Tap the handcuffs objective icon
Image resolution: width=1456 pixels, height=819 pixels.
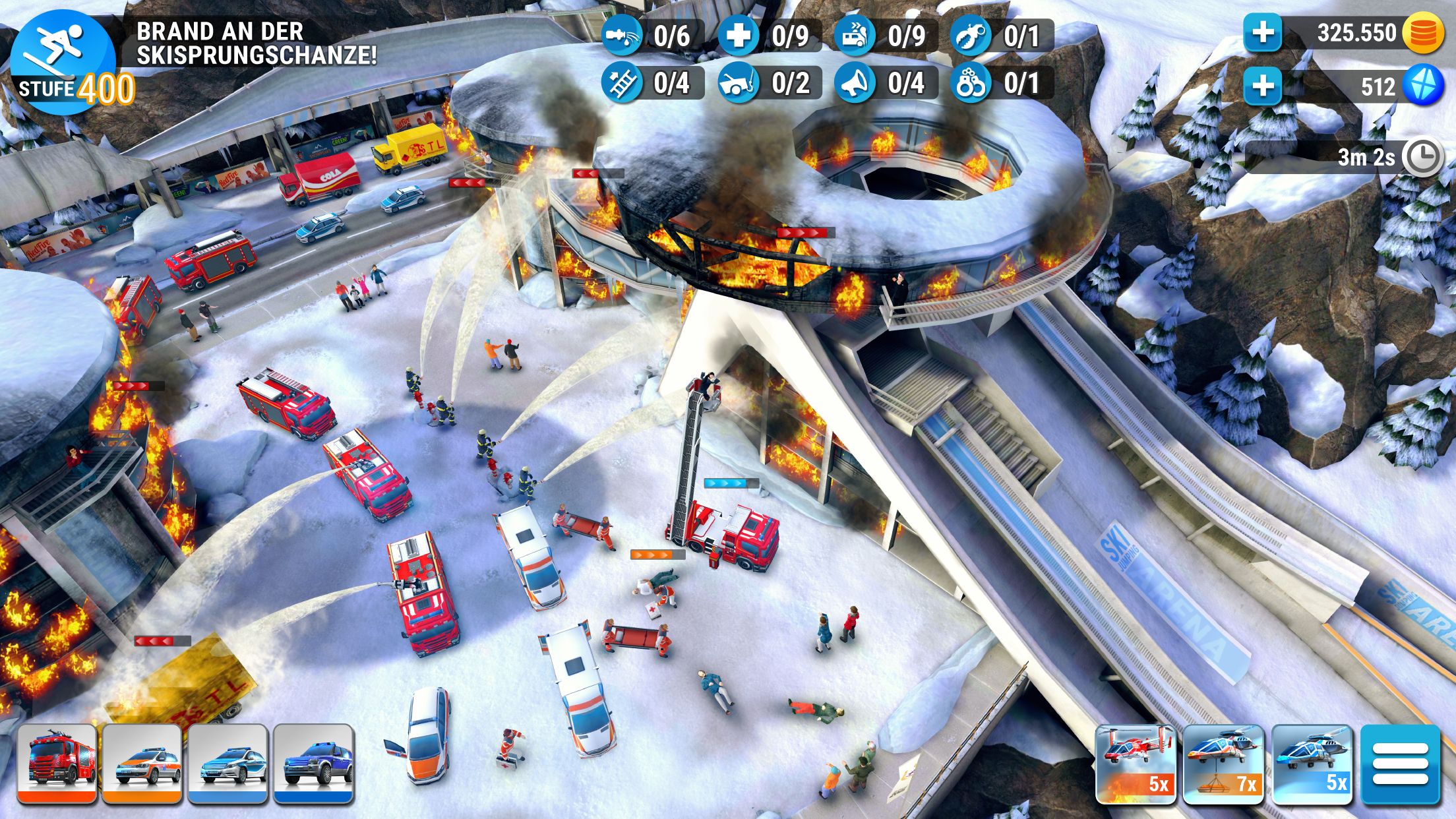pyautogui.click(x=971, y=84)
